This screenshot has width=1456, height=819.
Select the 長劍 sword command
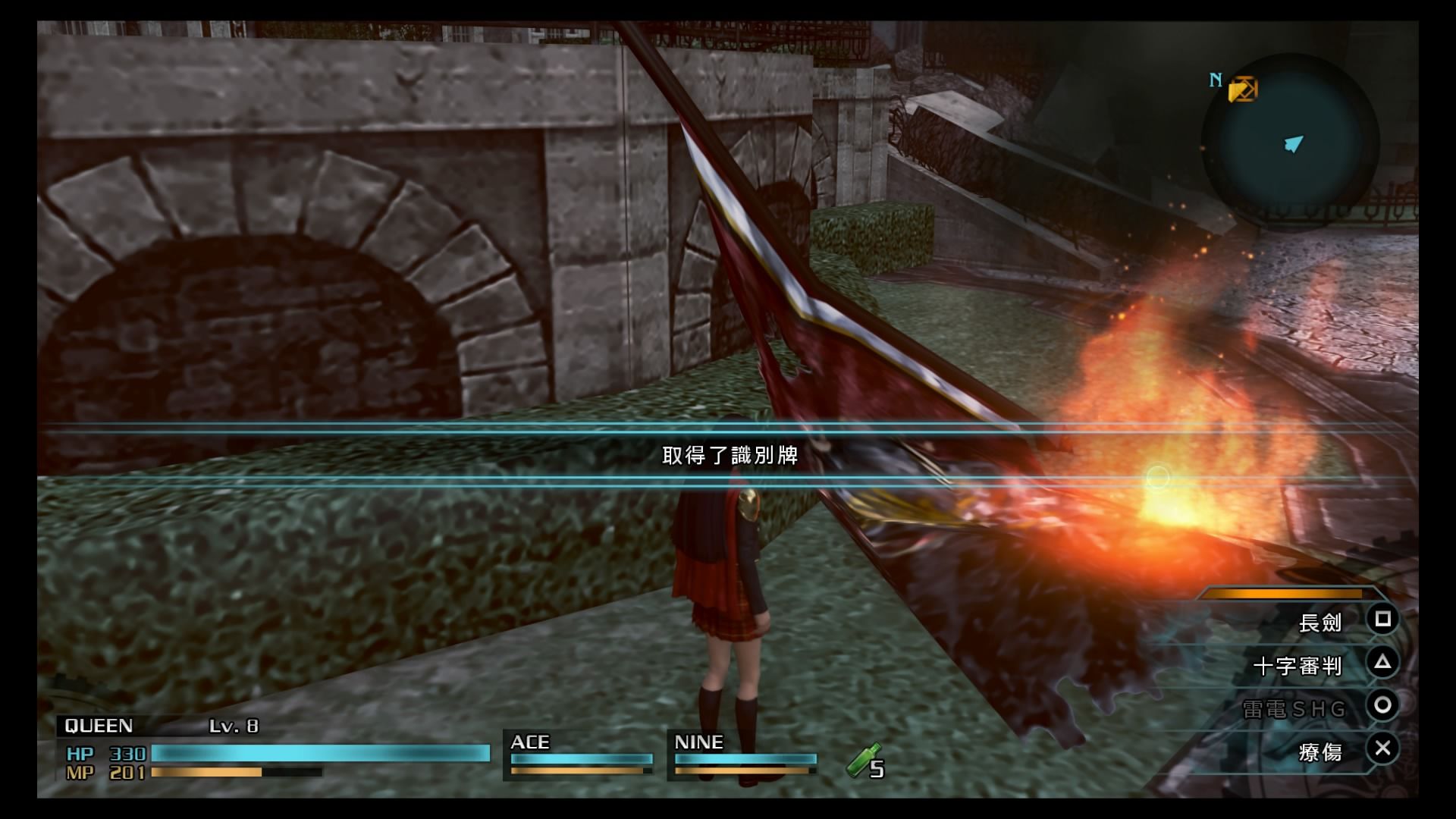pos(1320,623)
